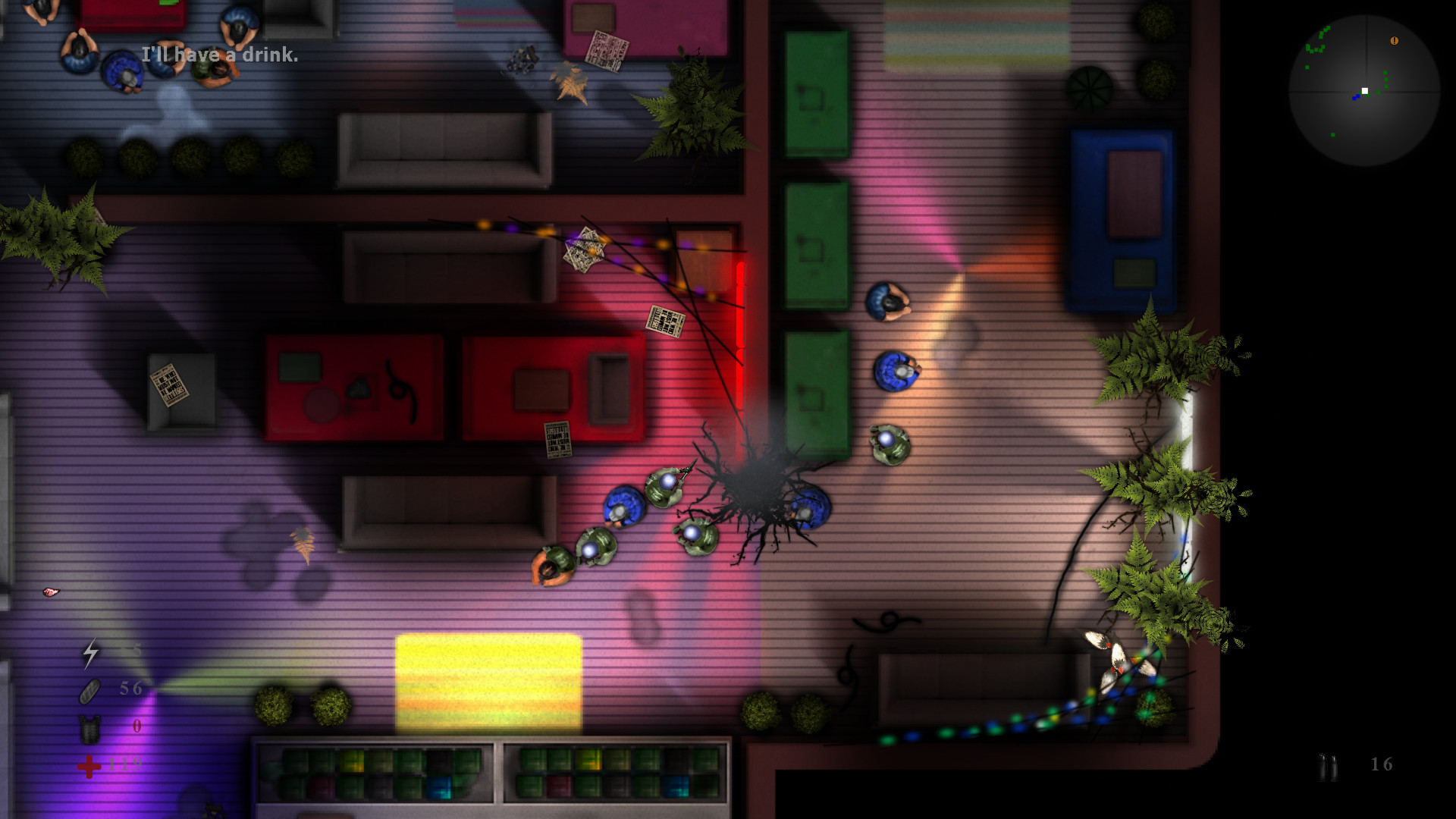
Task: Click the armor value showing 0
Action: point(136,725)
